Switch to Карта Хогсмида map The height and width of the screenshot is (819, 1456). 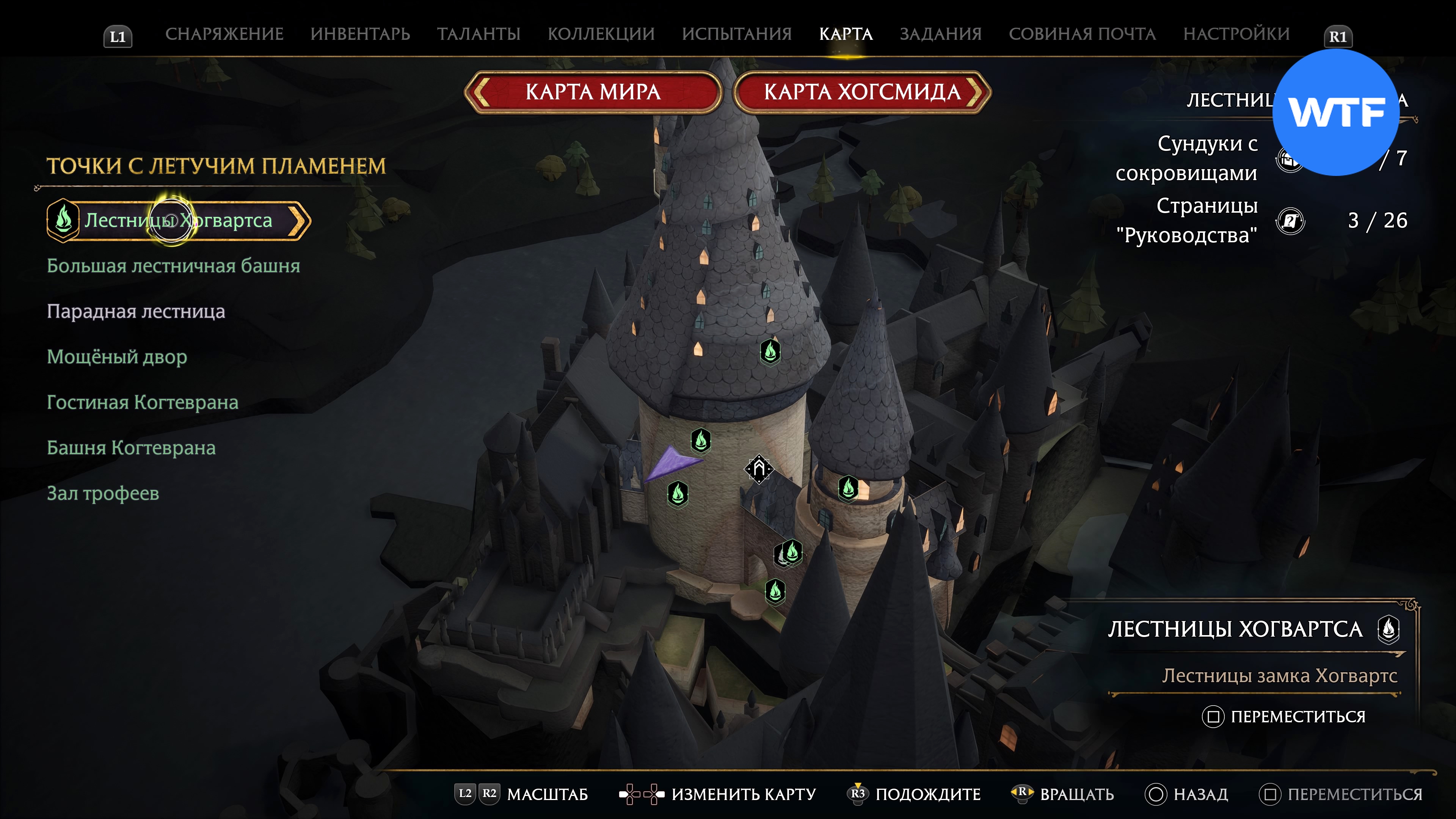pos(862,91)
